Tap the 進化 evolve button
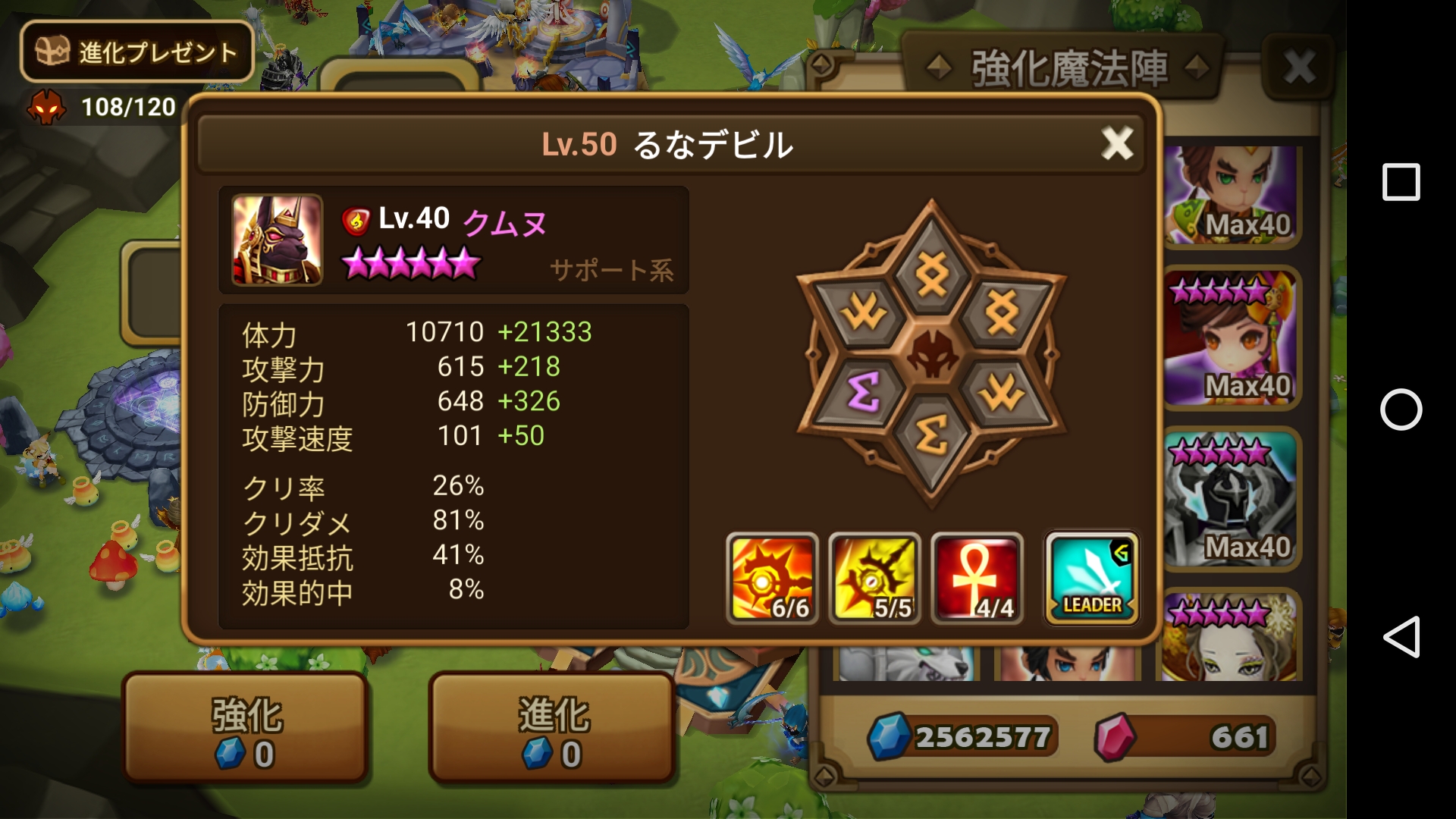 coord(553,728)
